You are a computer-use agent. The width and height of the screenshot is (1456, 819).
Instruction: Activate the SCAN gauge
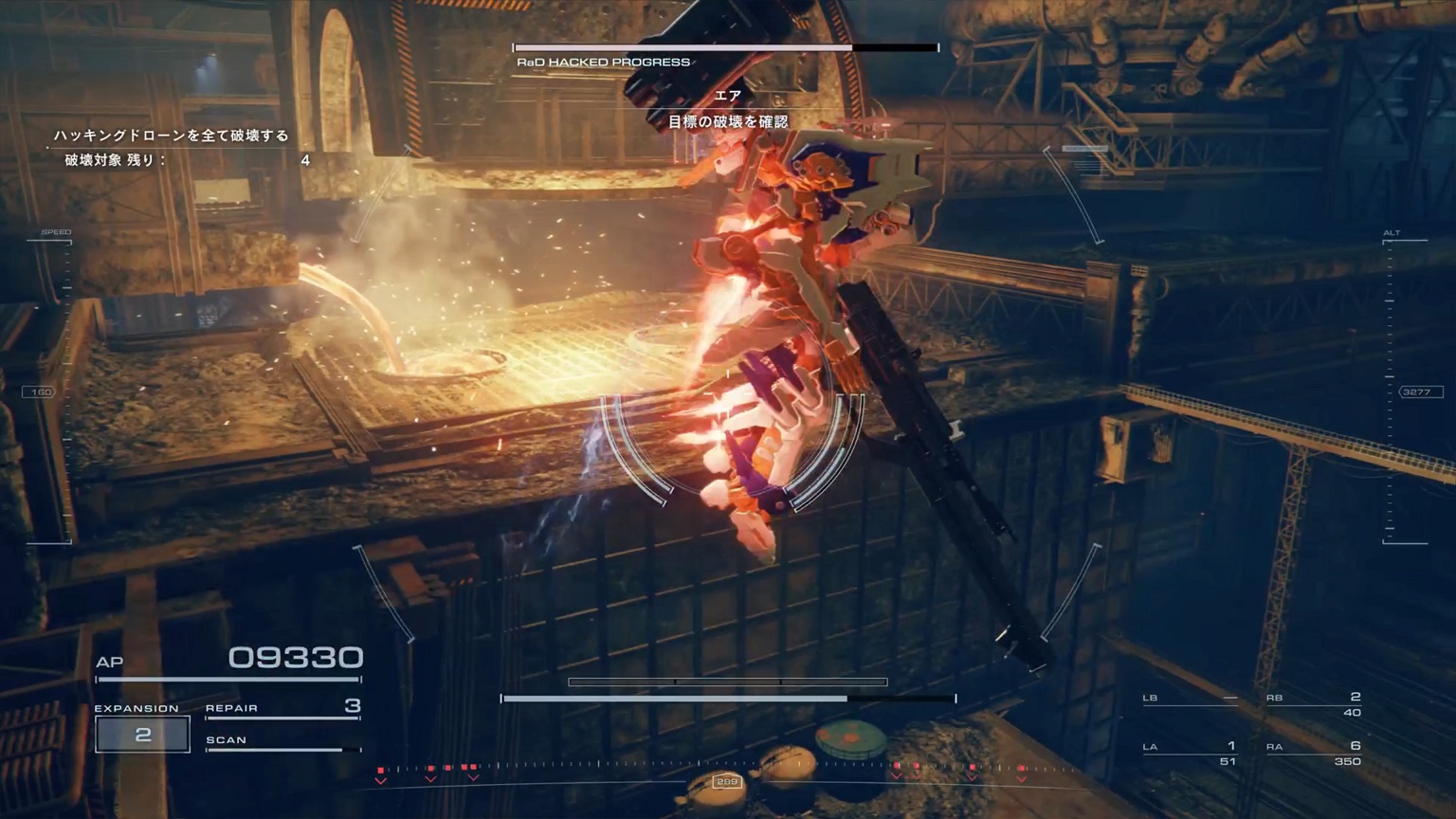pyautogui.click(x=282, y=742)
